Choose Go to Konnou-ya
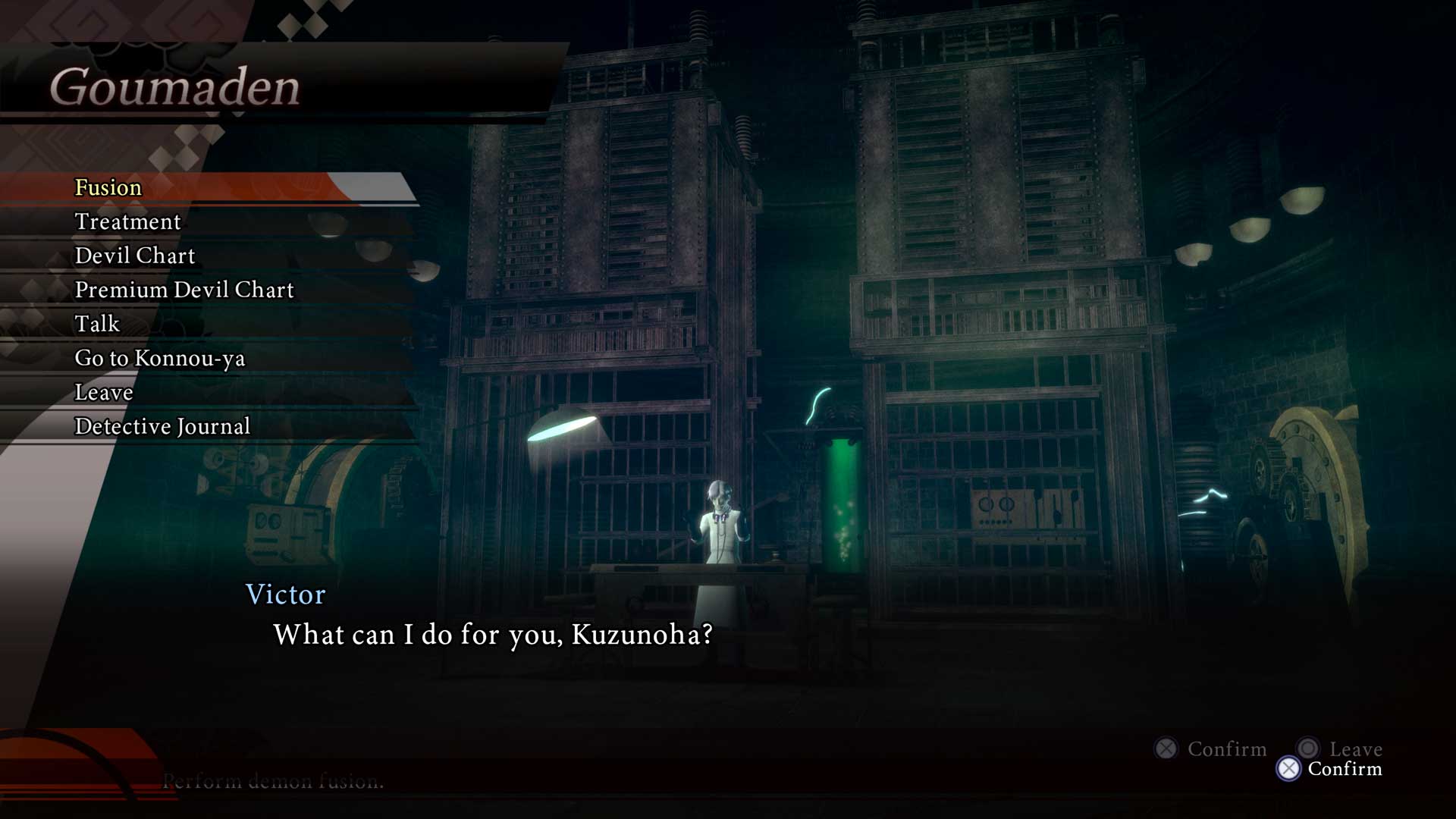Screen dimensions: 1456x819 pyautogui.click(x=159, y=358)
